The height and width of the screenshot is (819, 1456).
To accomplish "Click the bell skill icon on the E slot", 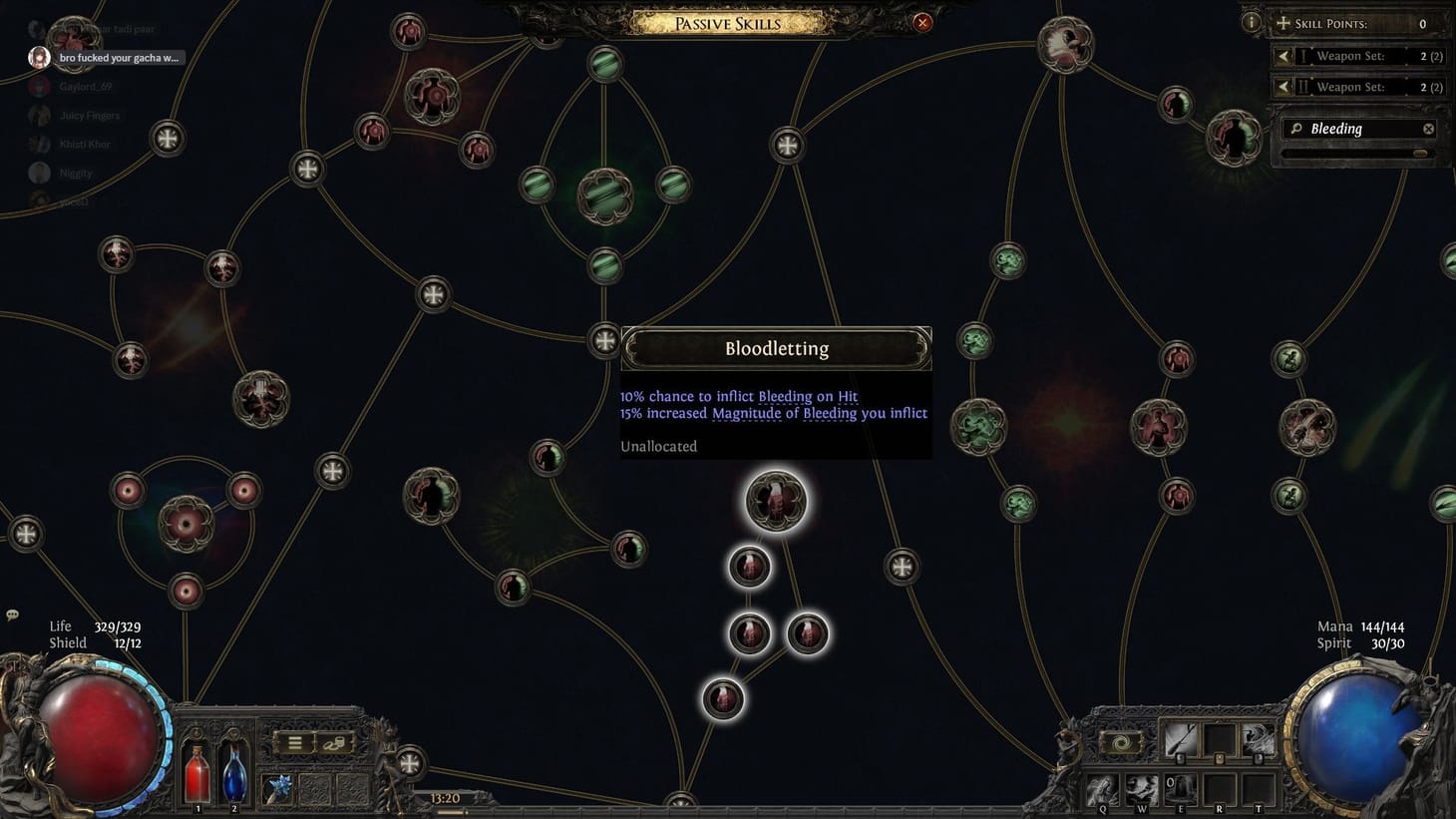I will pyautogui.click(x=1181, y=788).
